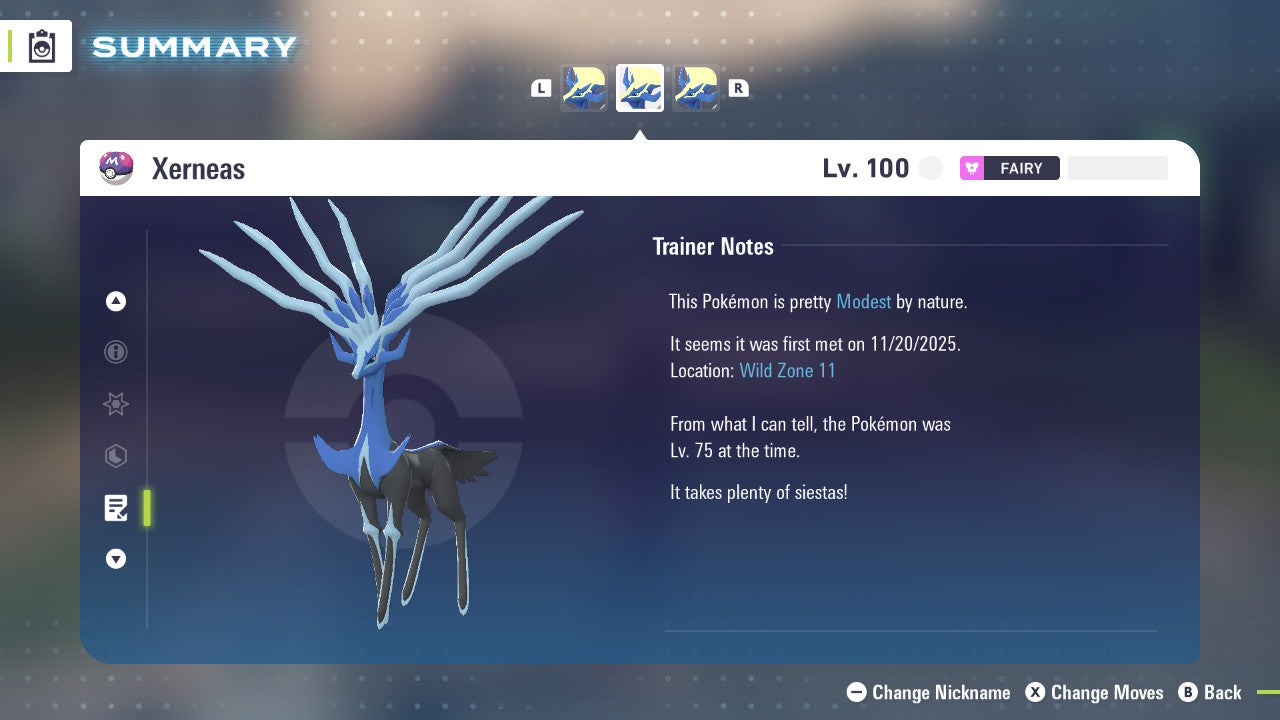1280x720 pixels.
Task: Select the star ribbon icon in the sidebar
Action: point(116,404)
